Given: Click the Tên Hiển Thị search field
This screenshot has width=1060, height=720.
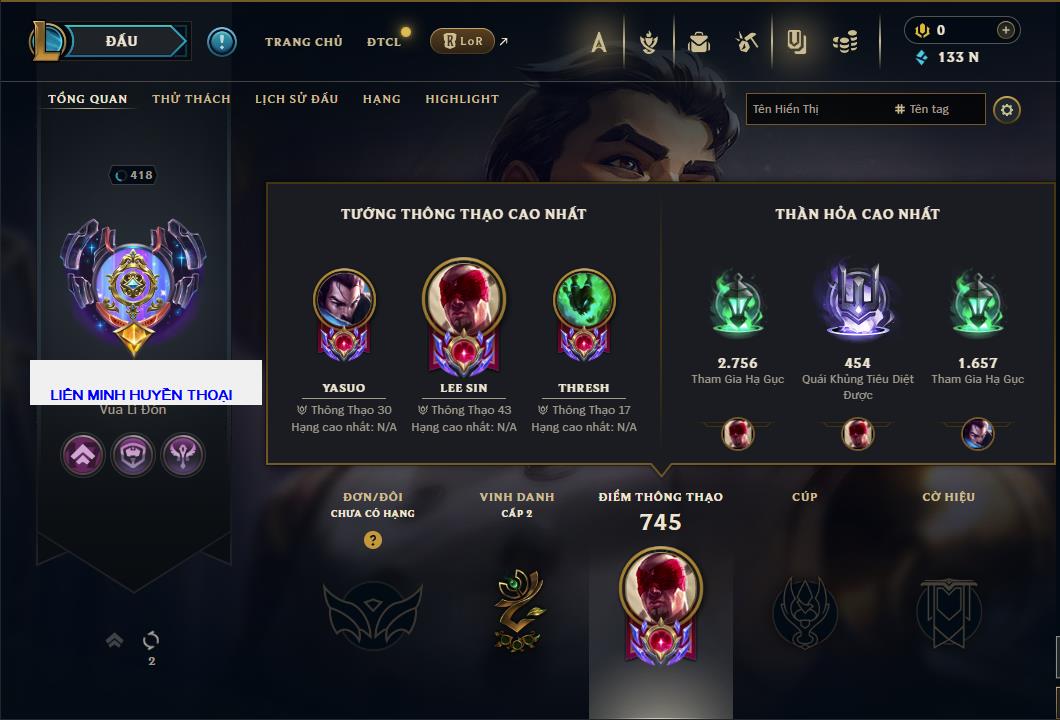Looking at the screenshot, I should (815, 109).
